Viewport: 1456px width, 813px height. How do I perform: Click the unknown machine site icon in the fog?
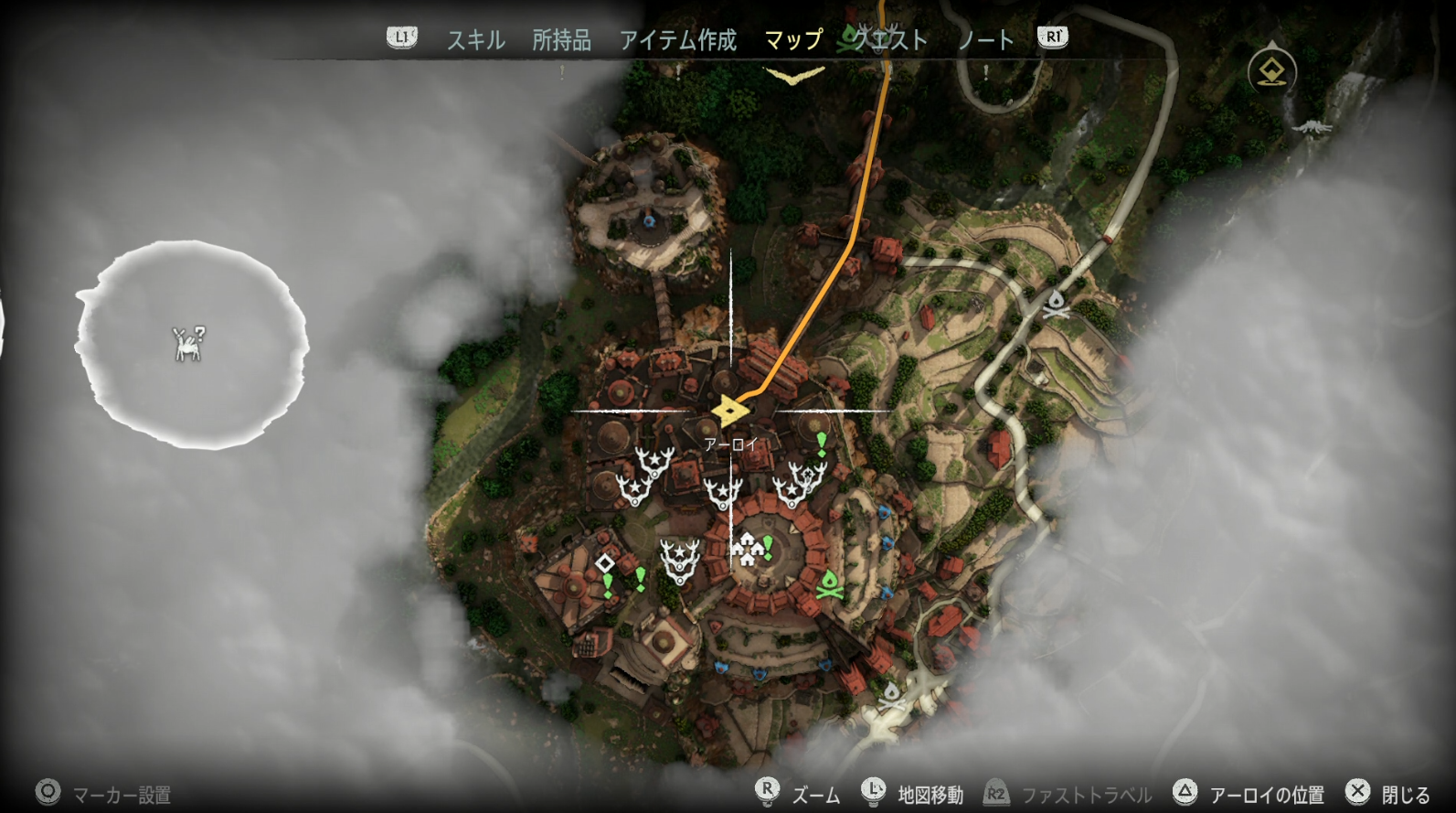pyautogui.click(x=188, y=344)
